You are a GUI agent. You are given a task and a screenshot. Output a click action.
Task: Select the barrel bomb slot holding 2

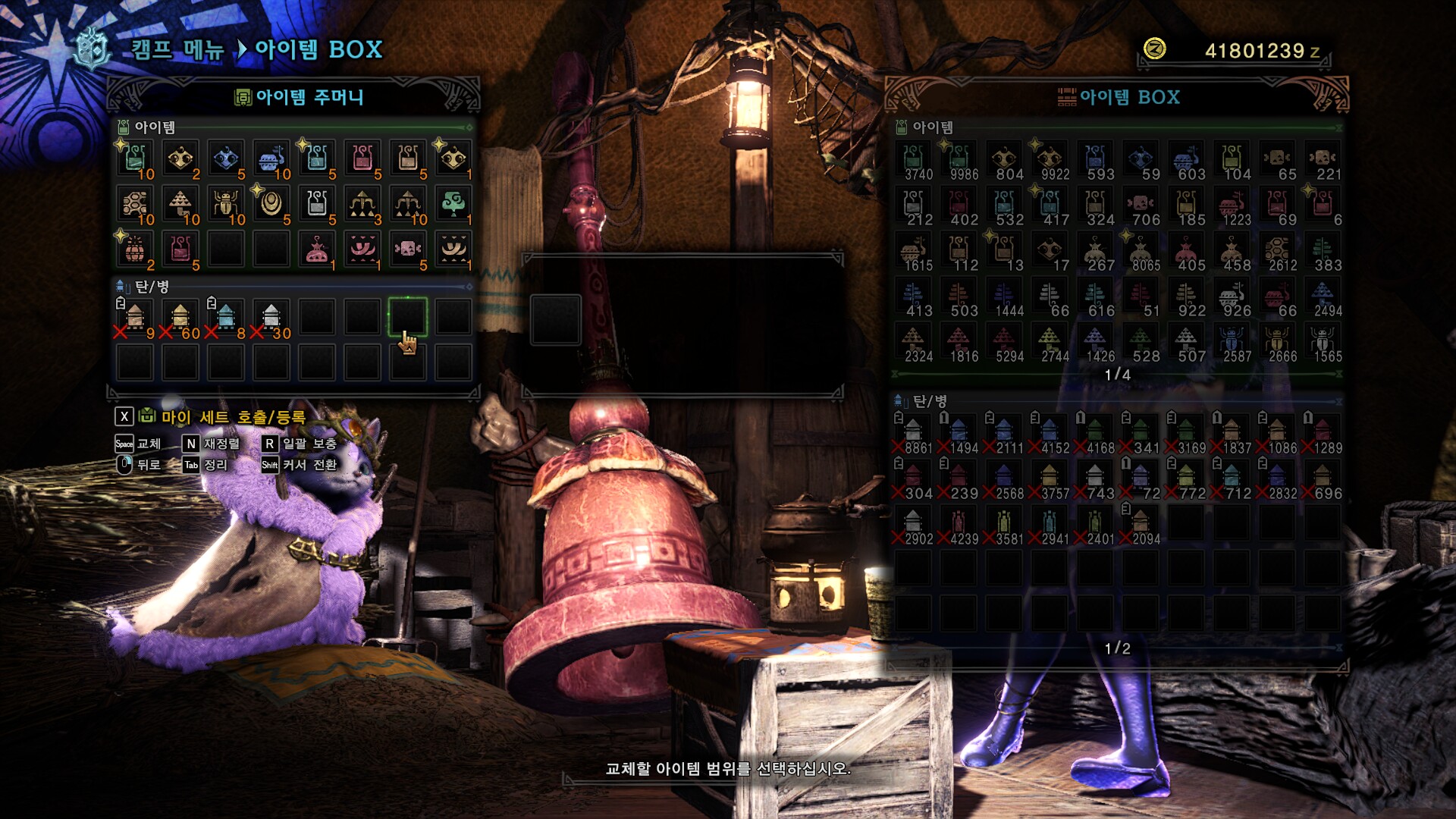135,250
